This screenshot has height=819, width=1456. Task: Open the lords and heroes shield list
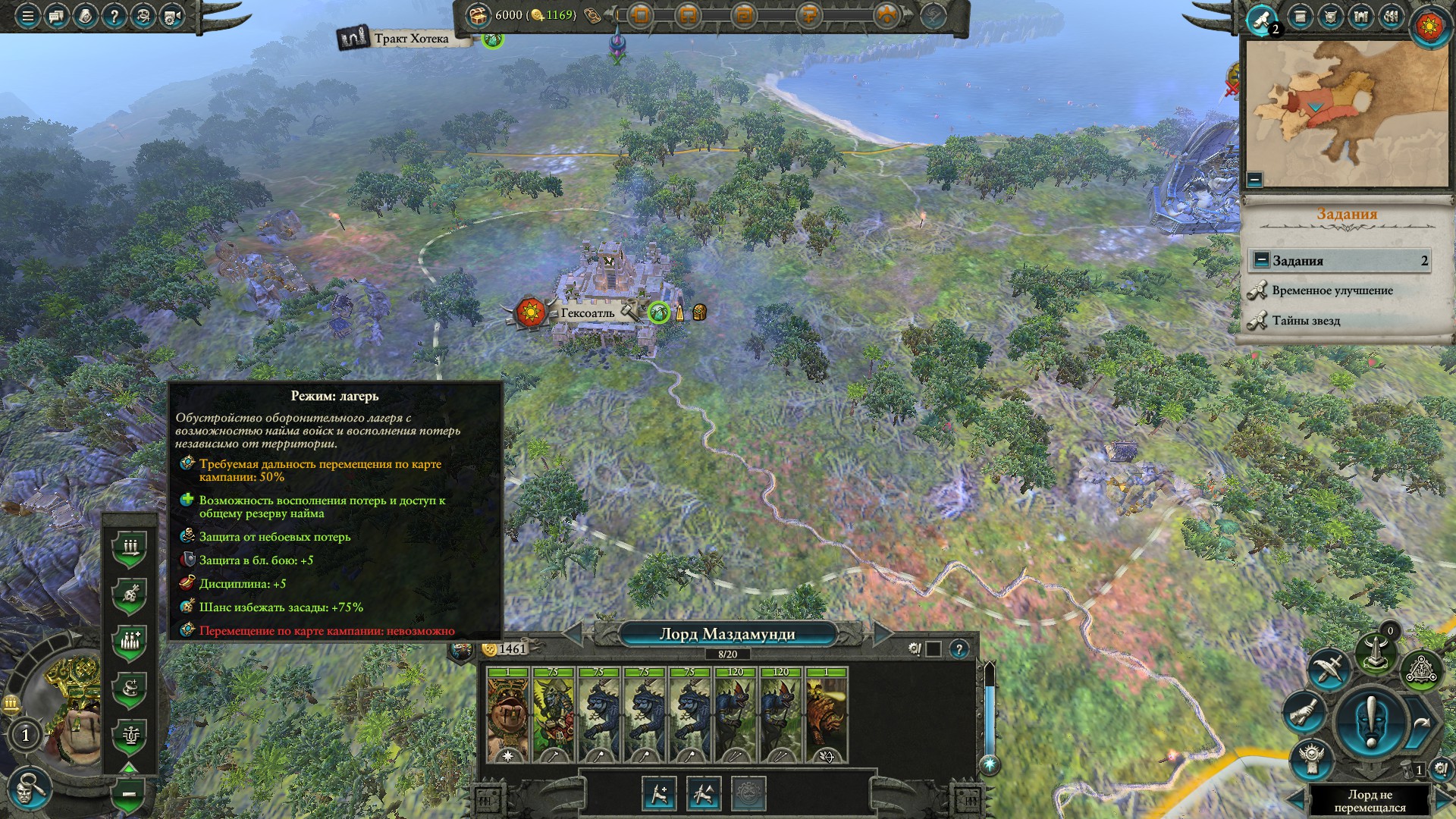[x=1331, y=17]
